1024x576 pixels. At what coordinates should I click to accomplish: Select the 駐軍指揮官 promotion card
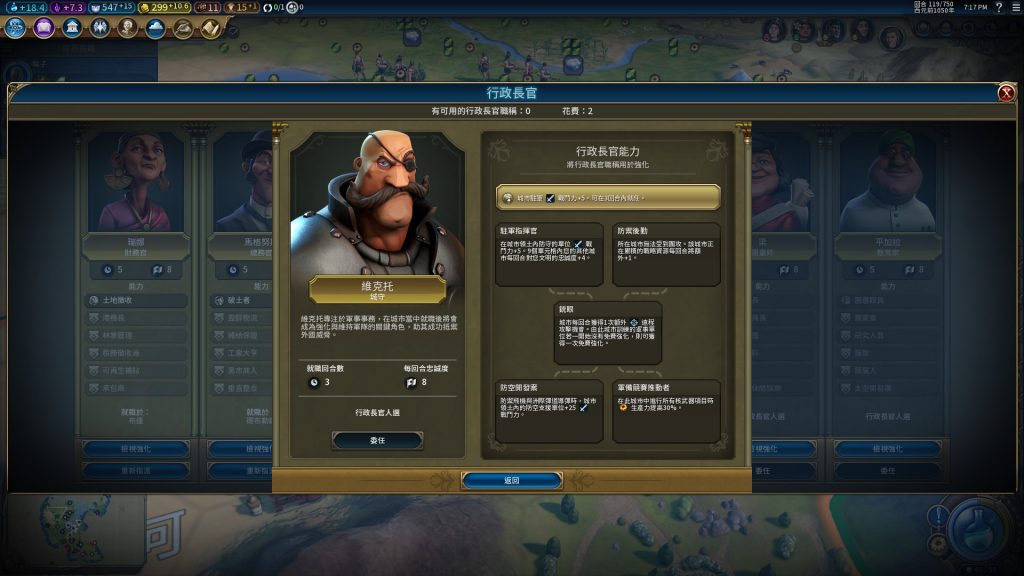[x=549, y=254]
